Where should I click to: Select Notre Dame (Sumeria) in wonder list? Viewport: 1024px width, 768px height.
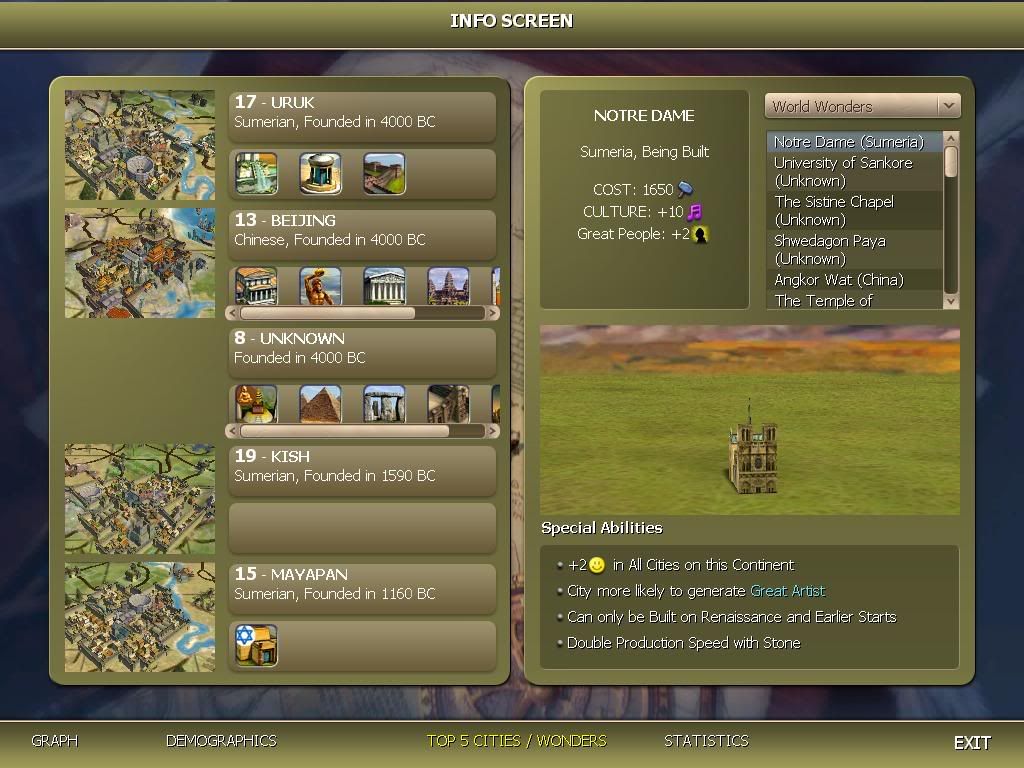[848, 142]
